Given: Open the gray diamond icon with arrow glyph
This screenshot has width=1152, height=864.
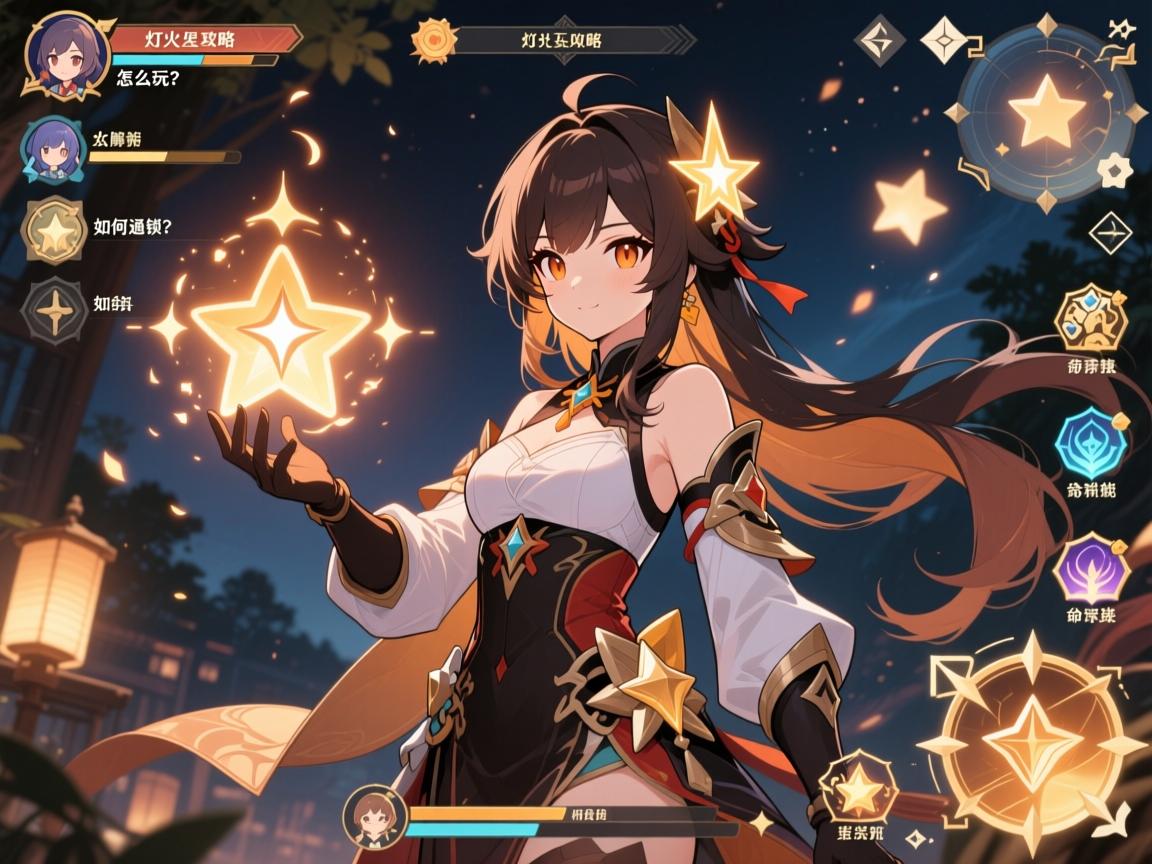Looking at the screenshot, I should pyautogui.click(x=881, y=41).
